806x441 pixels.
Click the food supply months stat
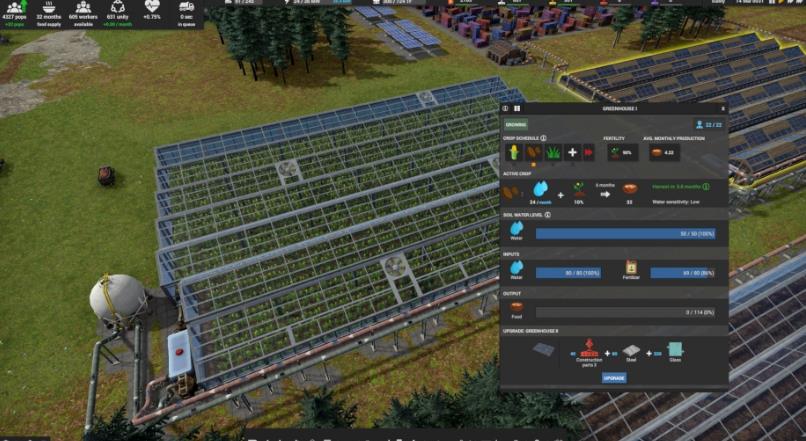pyautogui.click(x=48, y=11)
